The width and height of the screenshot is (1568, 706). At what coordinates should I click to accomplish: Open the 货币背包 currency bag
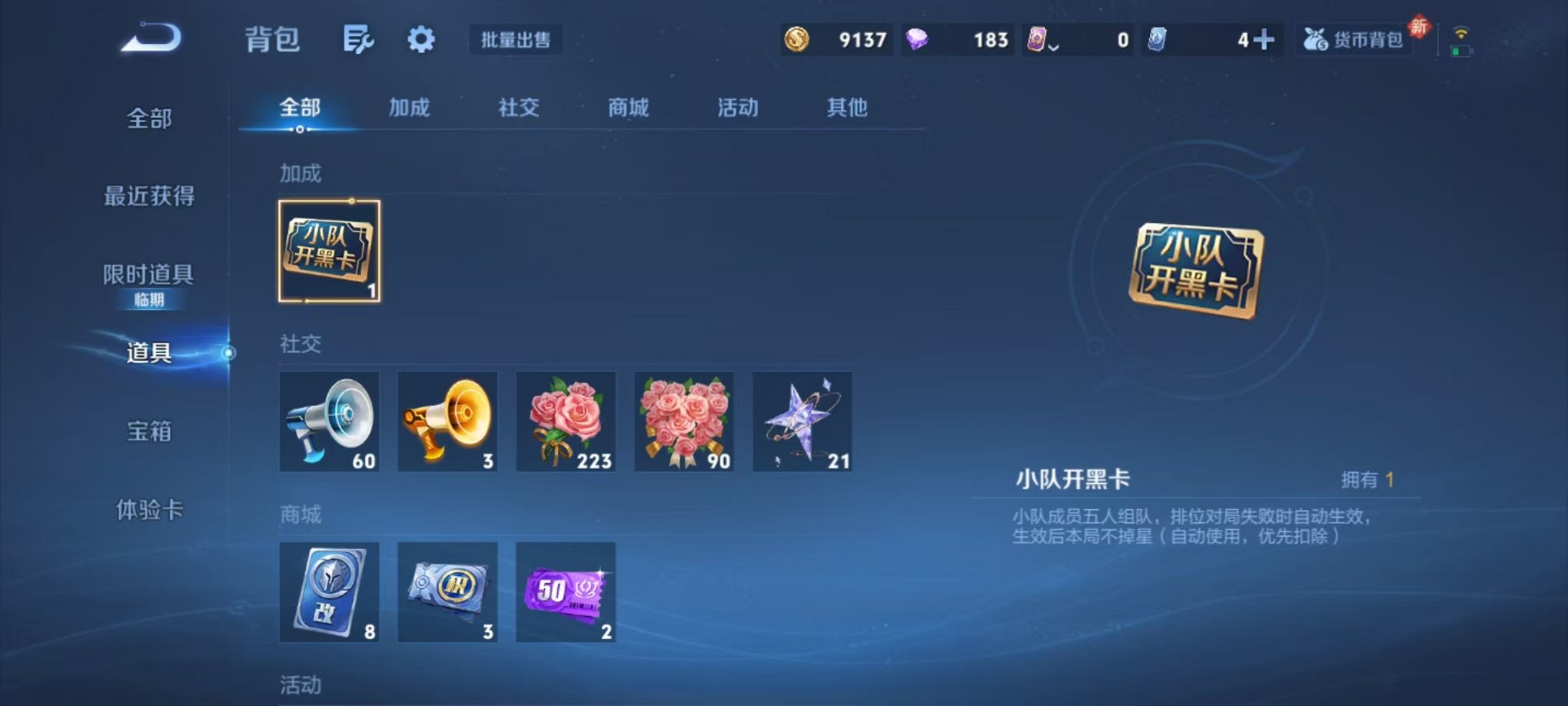point(1353,40)
